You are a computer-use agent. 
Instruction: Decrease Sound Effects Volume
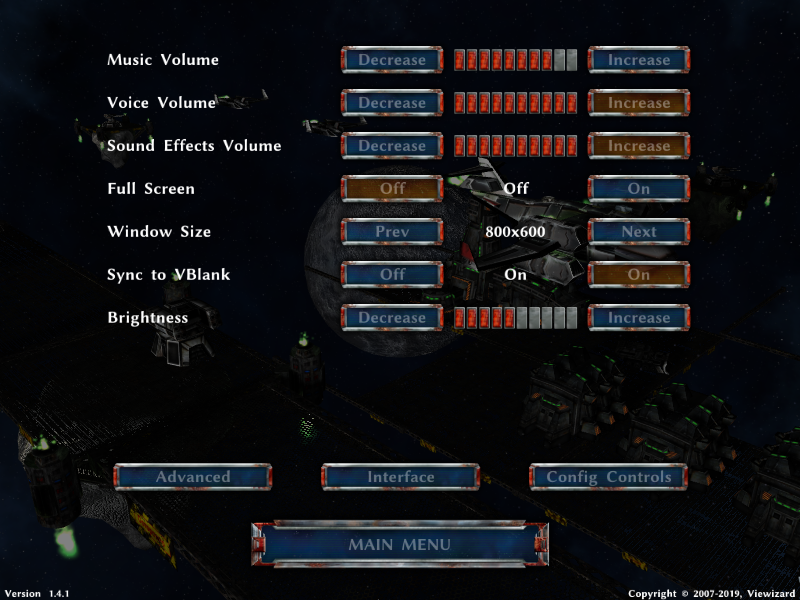coord(392,146)
